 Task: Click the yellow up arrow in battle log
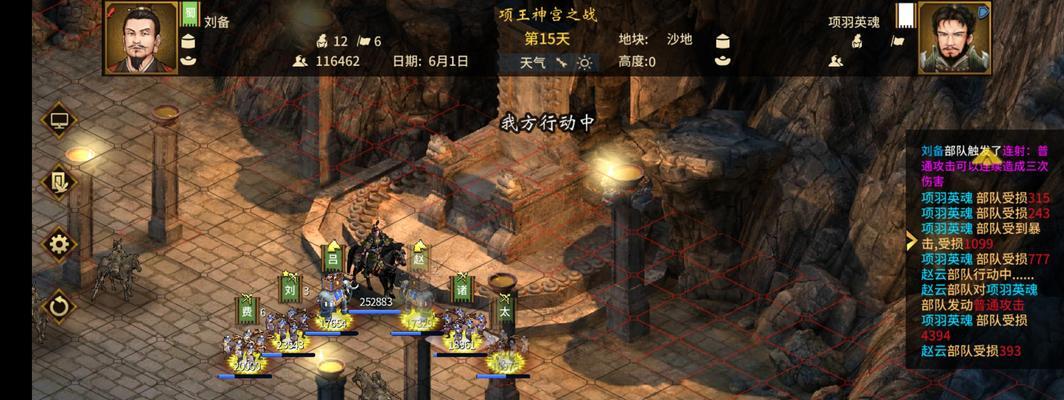pos(988,157)
